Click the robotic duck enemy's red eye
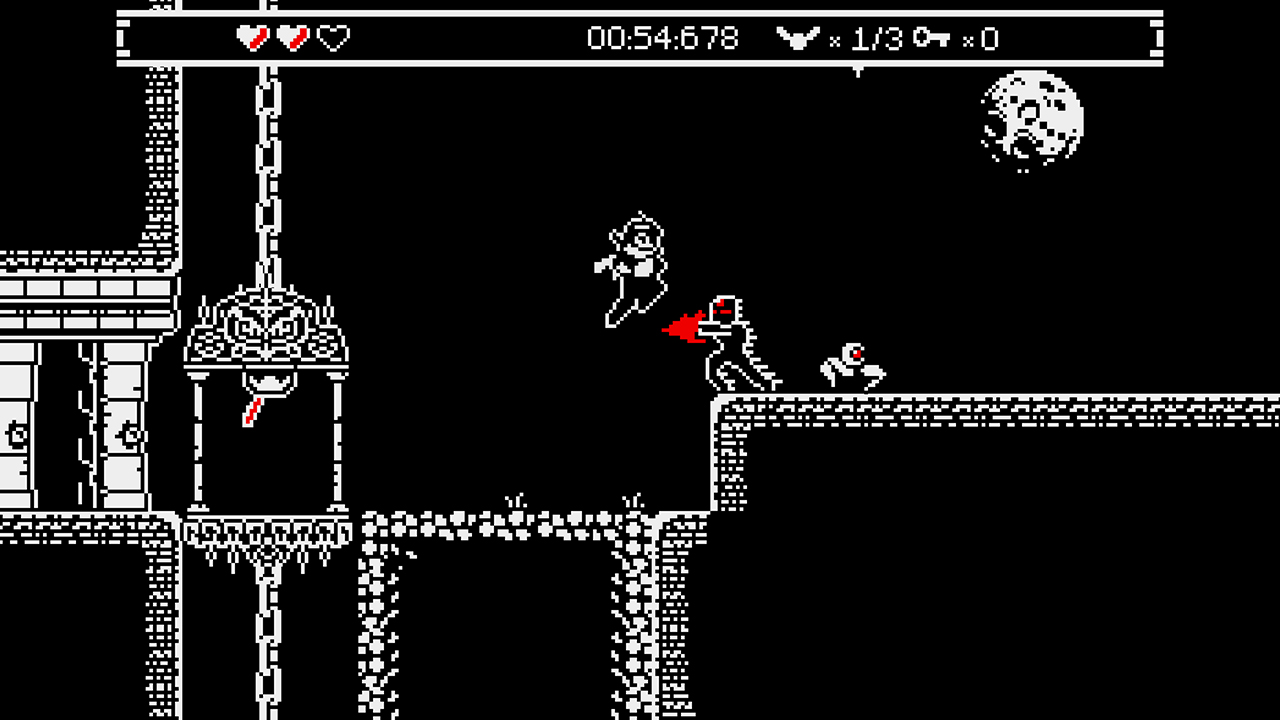This screenshot has height=720, width=1280. [856, 352]
